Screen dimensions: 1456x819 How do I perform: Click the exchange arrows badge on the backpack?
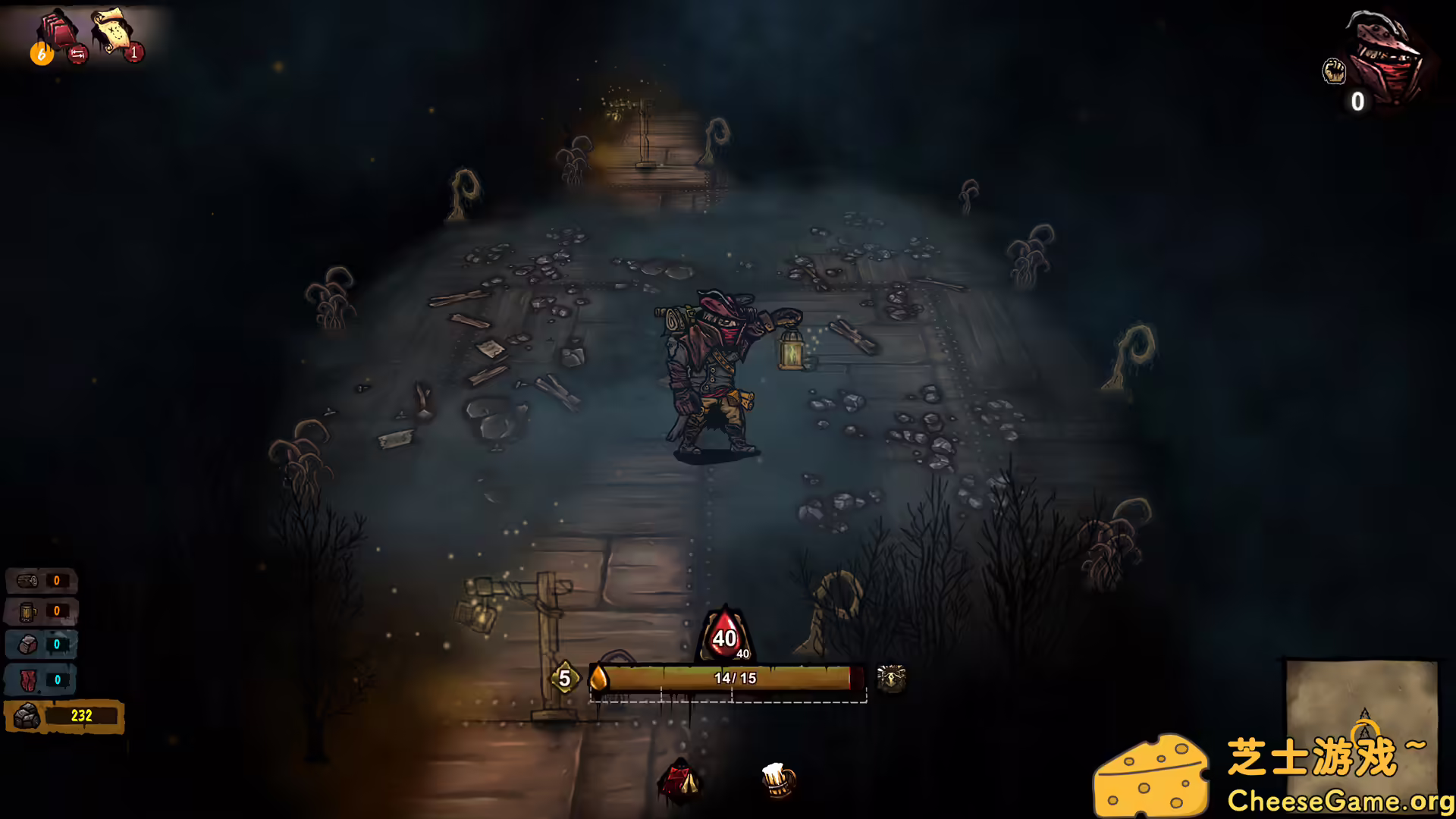[x=78, y=54]
